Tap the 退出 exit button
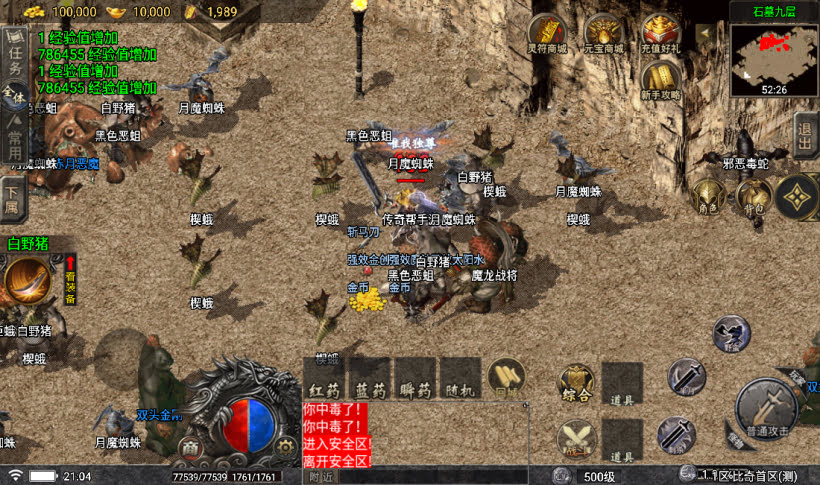820x485 pixels. click(805, 135)
